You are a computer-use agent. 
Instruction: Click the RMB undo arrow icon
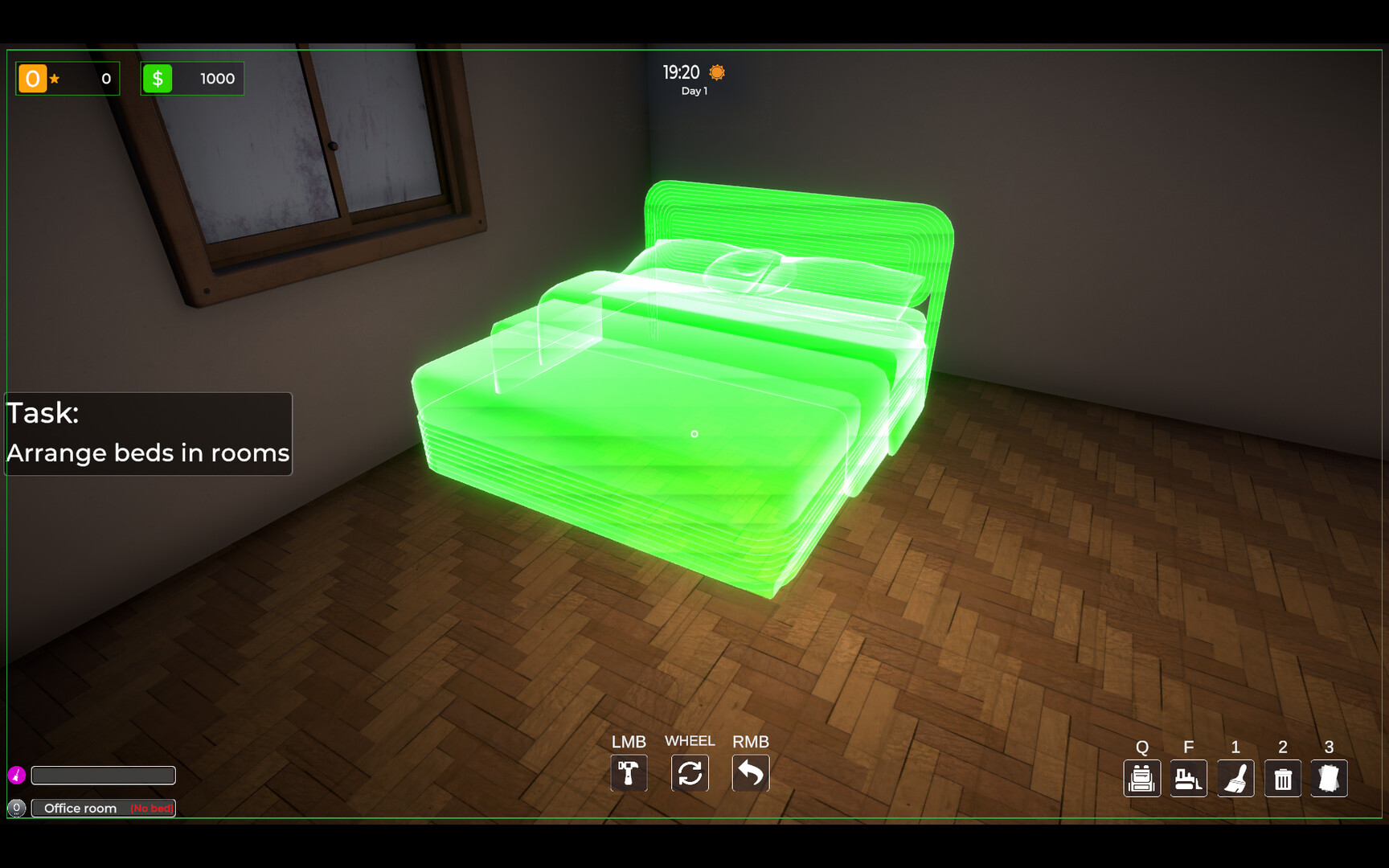pos(751,773)
